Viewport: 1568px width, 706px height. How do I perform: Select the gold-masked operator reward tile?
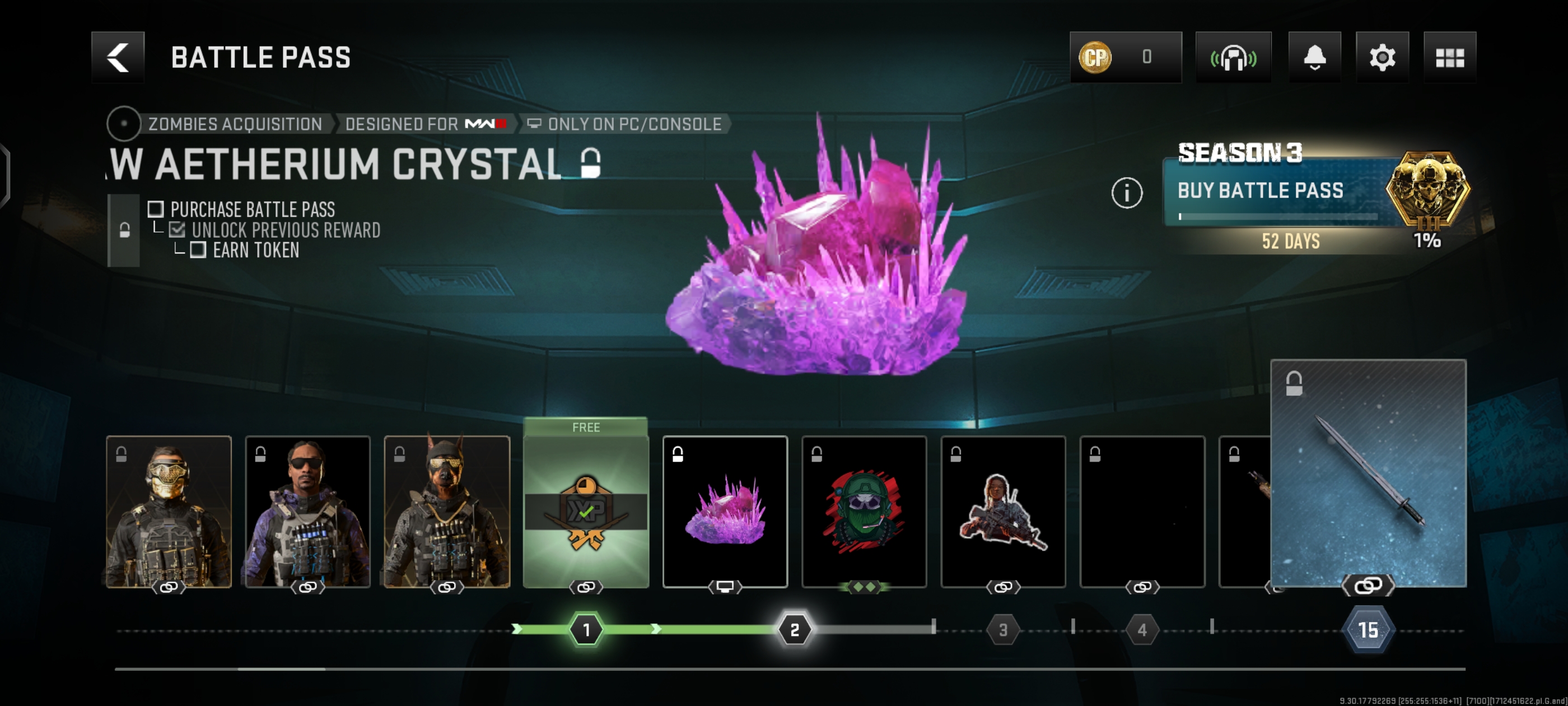(169, 511)
